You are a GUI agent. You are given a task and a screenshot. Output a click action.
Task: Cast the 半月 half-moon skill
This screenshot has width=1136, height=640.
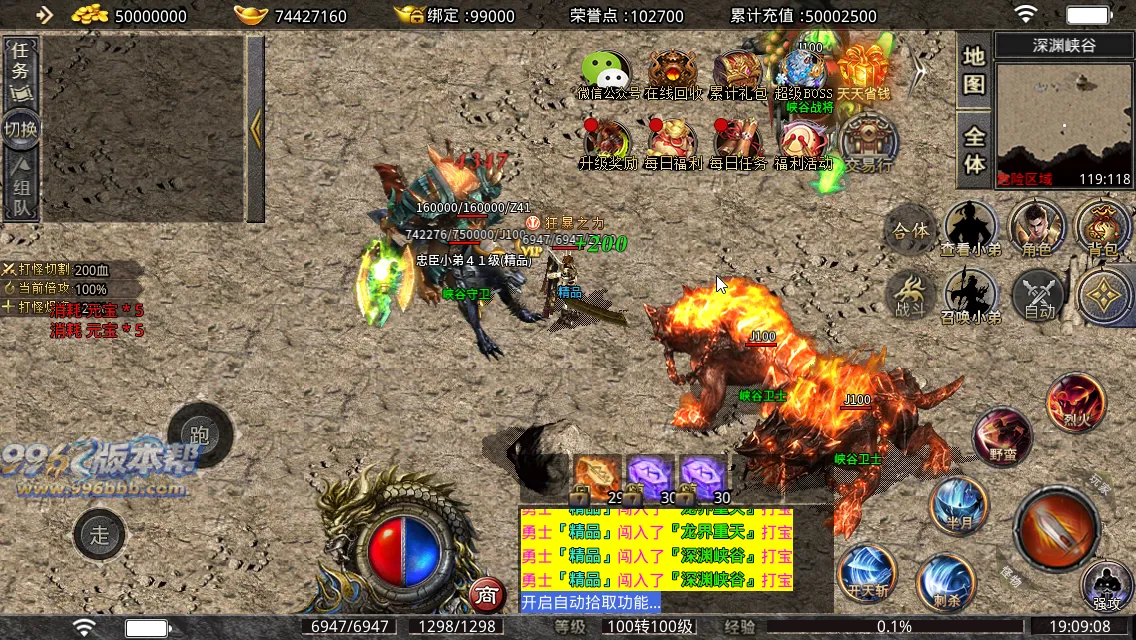[x=958, y=506]
